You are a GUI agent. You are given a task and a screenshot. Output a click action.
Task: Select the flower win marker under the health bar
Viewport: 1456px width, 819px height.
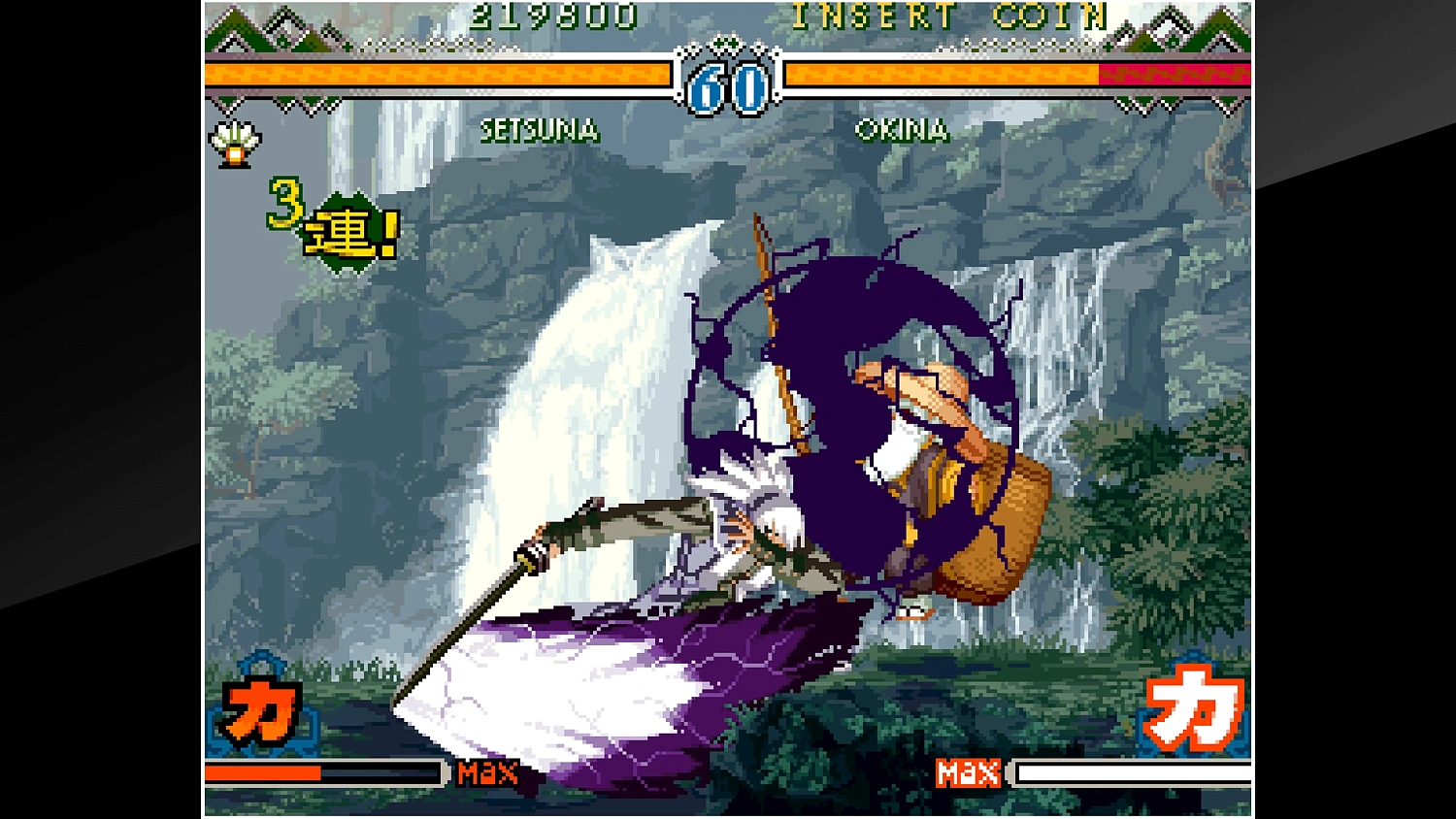point(234,141)
